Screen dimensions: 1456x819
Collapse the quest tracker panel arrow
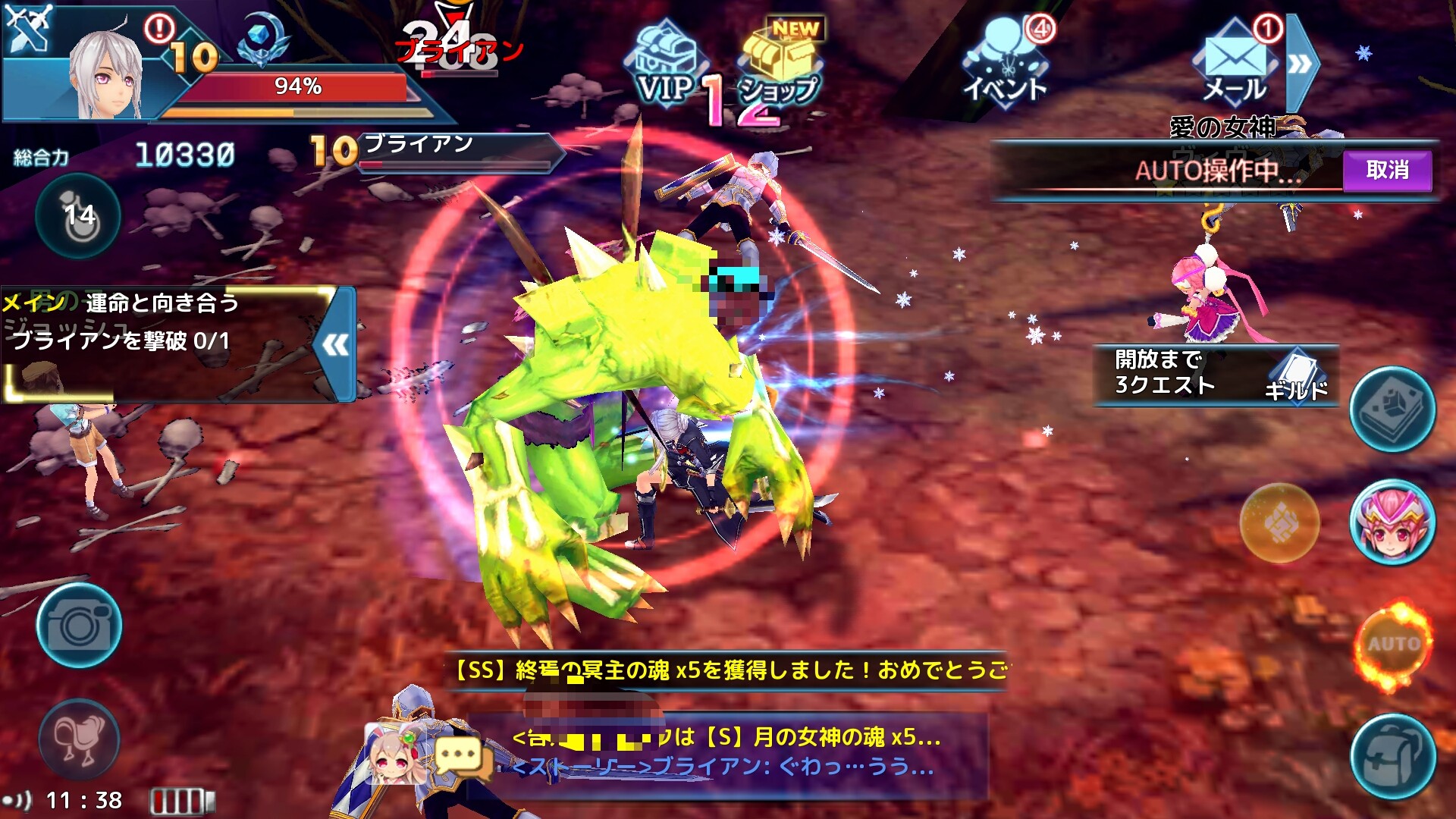coord(336,345)
